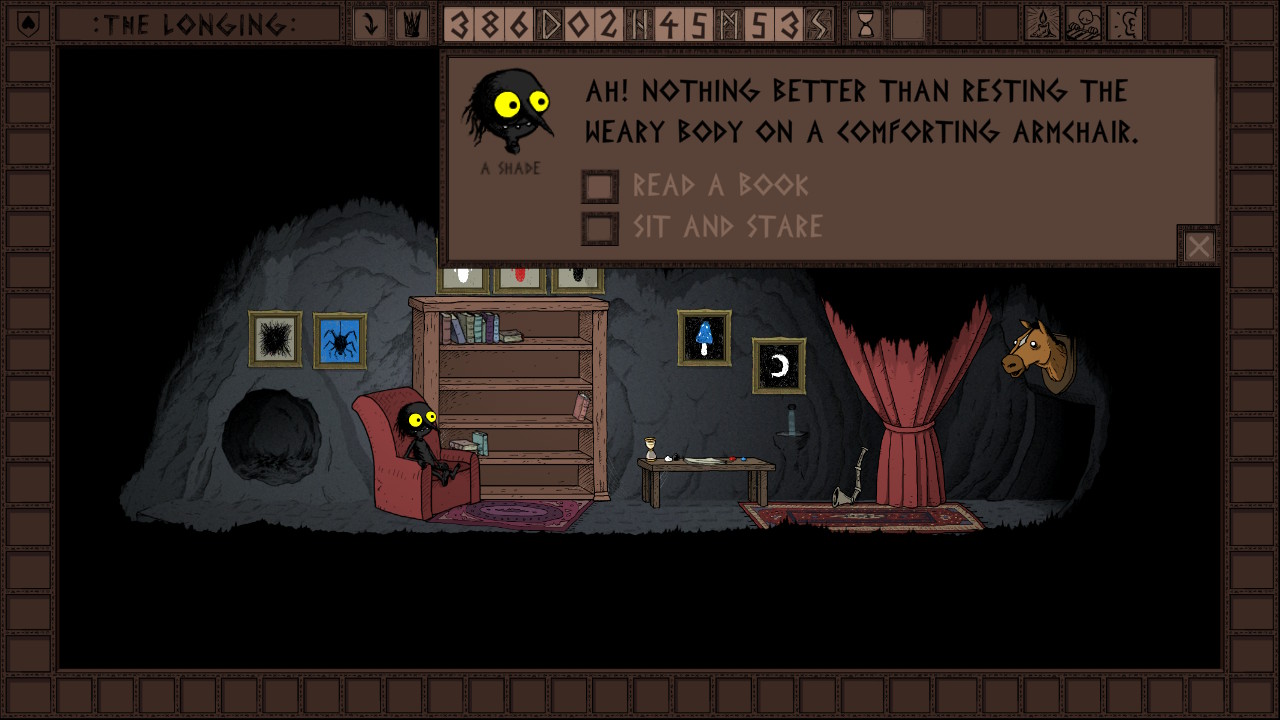Choose the Read a Book option
Screen dimensions: 1280x720
tap(600, 186)
